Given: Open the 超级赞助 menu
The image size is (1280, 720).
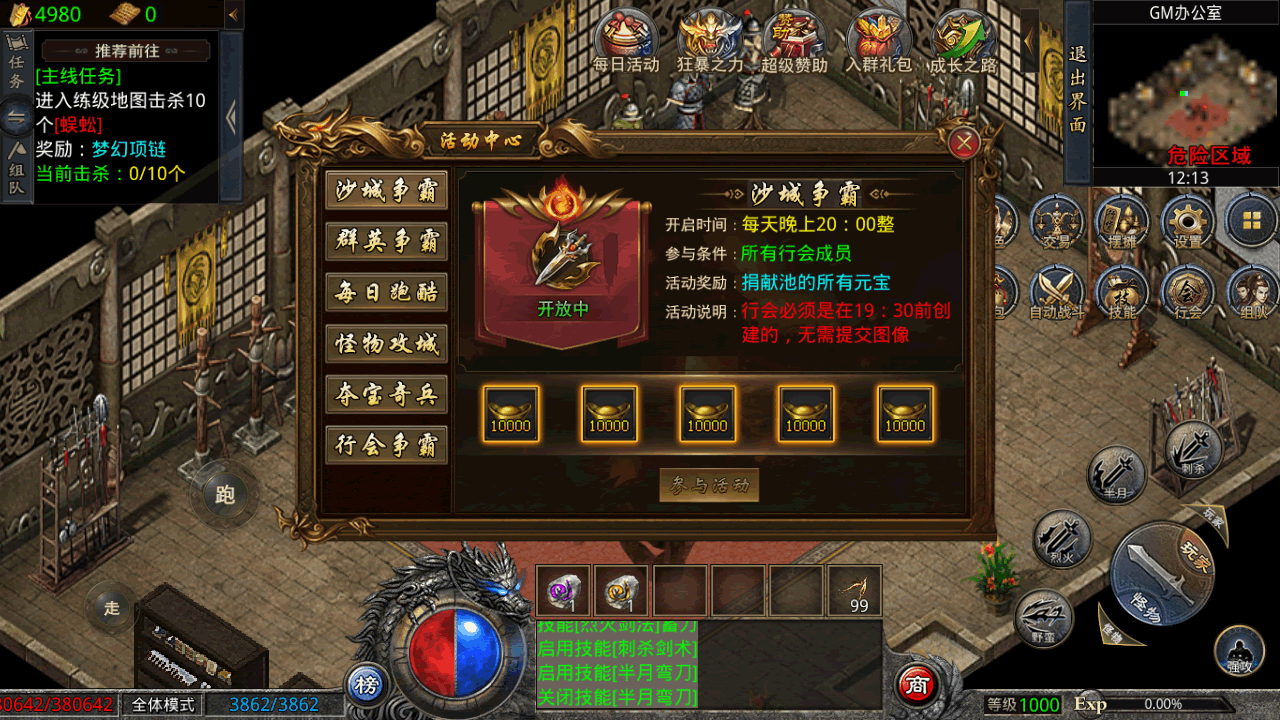Looking at the screenshot, I should (794, 40).
